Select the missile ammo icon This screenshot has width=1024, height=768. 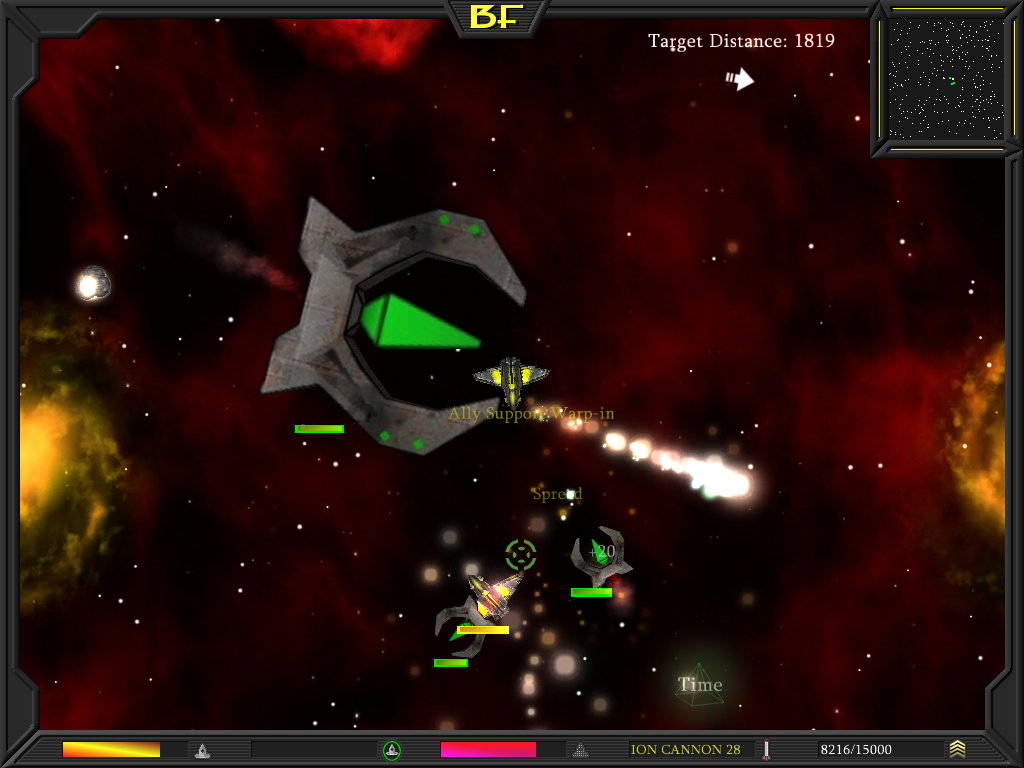pyautogui.click(x=767, y=749)
